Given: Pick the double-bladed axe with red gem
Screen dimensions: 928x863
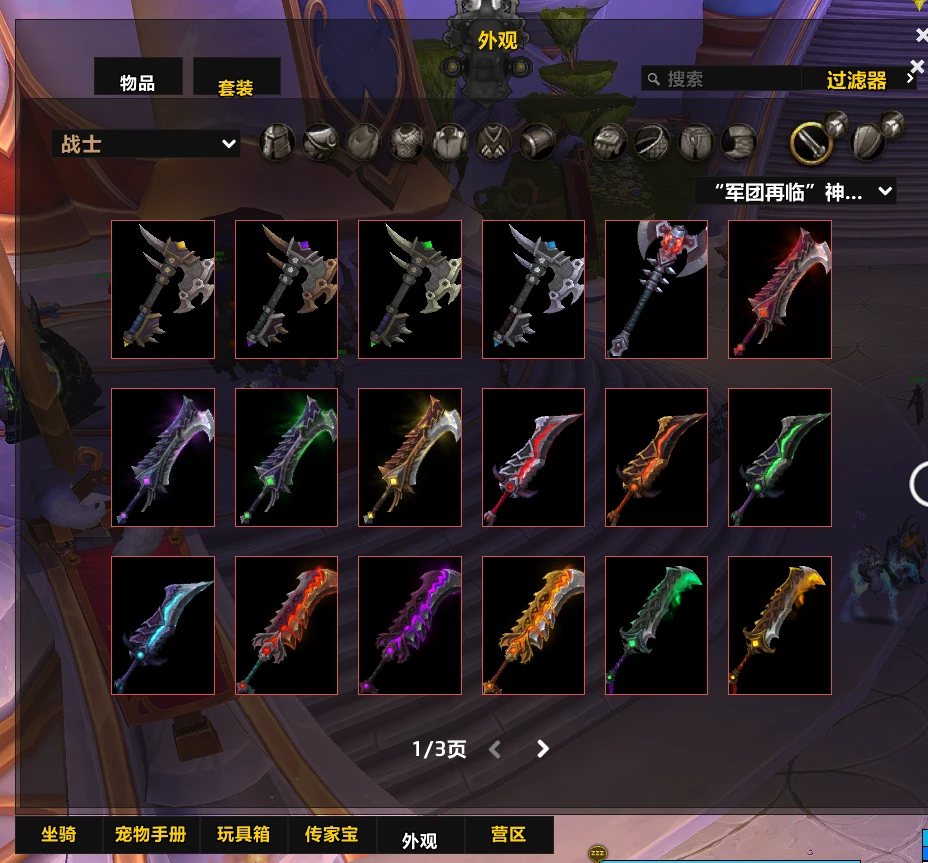Looking at the screenshot, I should click(x=656, y=289).
